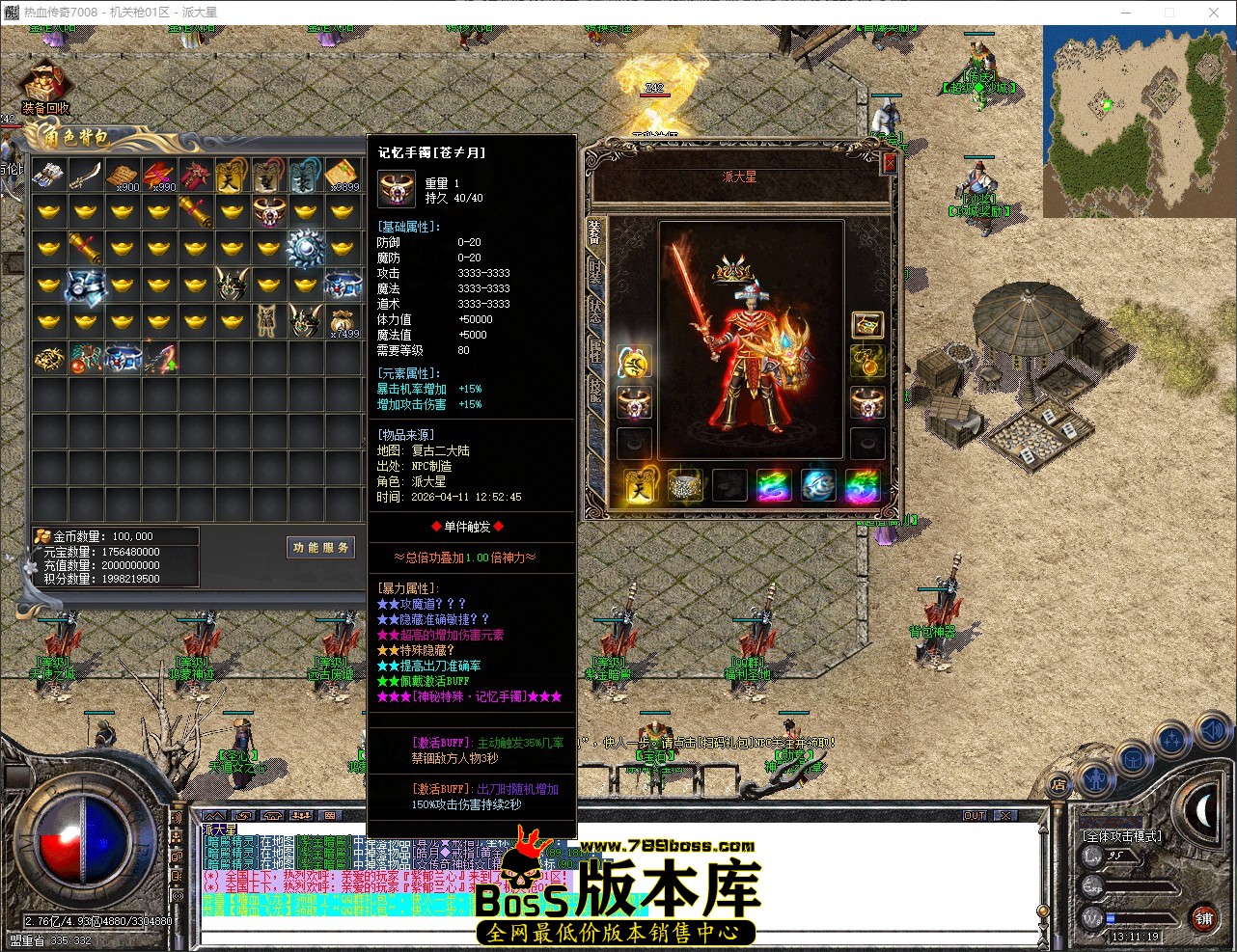Open the bag icon in the round menu
Screen dimensions: 1237x952
tap(1134, 758)
